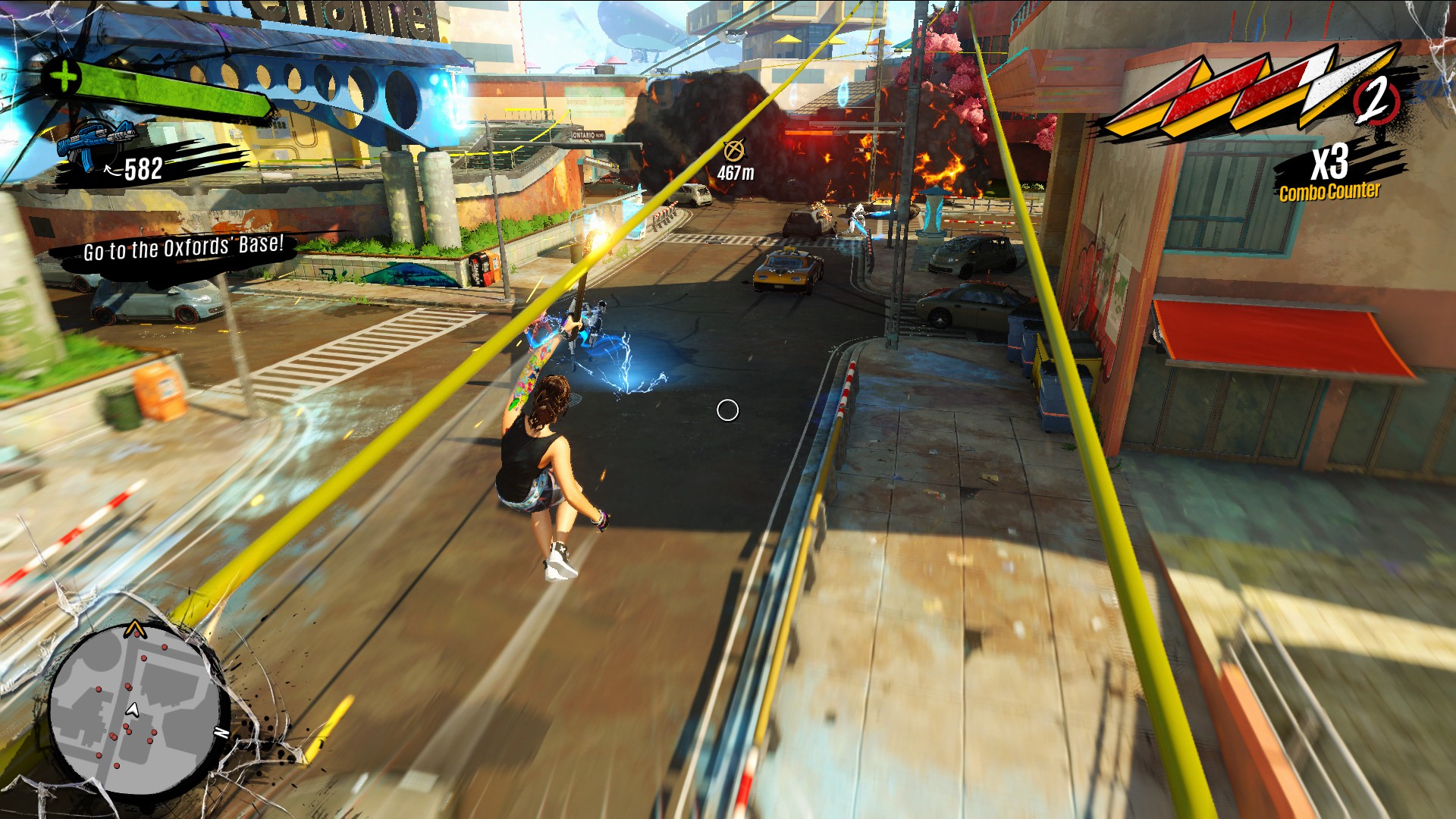Click the health cross icon
The height and width of the screenshot is (819, 1456).
click(x=64, y=76)
